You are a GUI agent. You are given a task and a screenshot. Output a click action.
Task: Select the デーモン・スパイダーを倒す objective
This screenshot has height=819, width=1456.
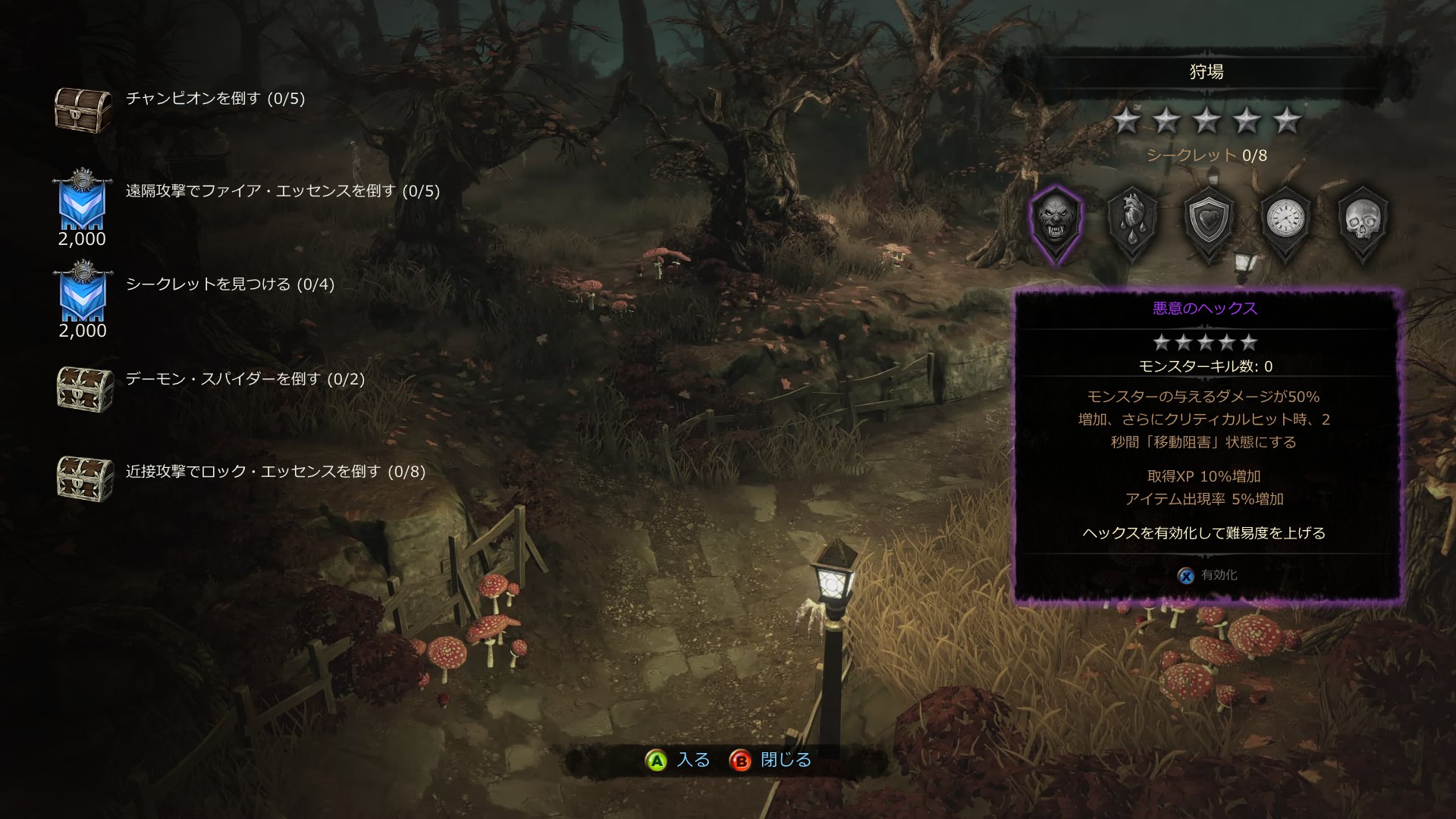click(x=245, y=378)
